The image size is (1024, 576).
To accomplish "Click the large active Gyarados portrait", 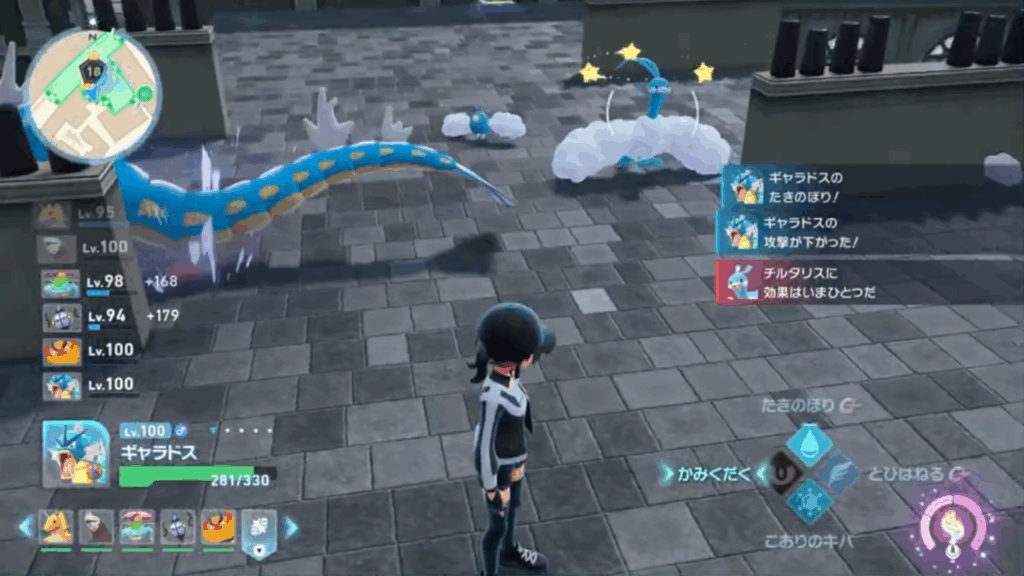I will tap(77, 454).
